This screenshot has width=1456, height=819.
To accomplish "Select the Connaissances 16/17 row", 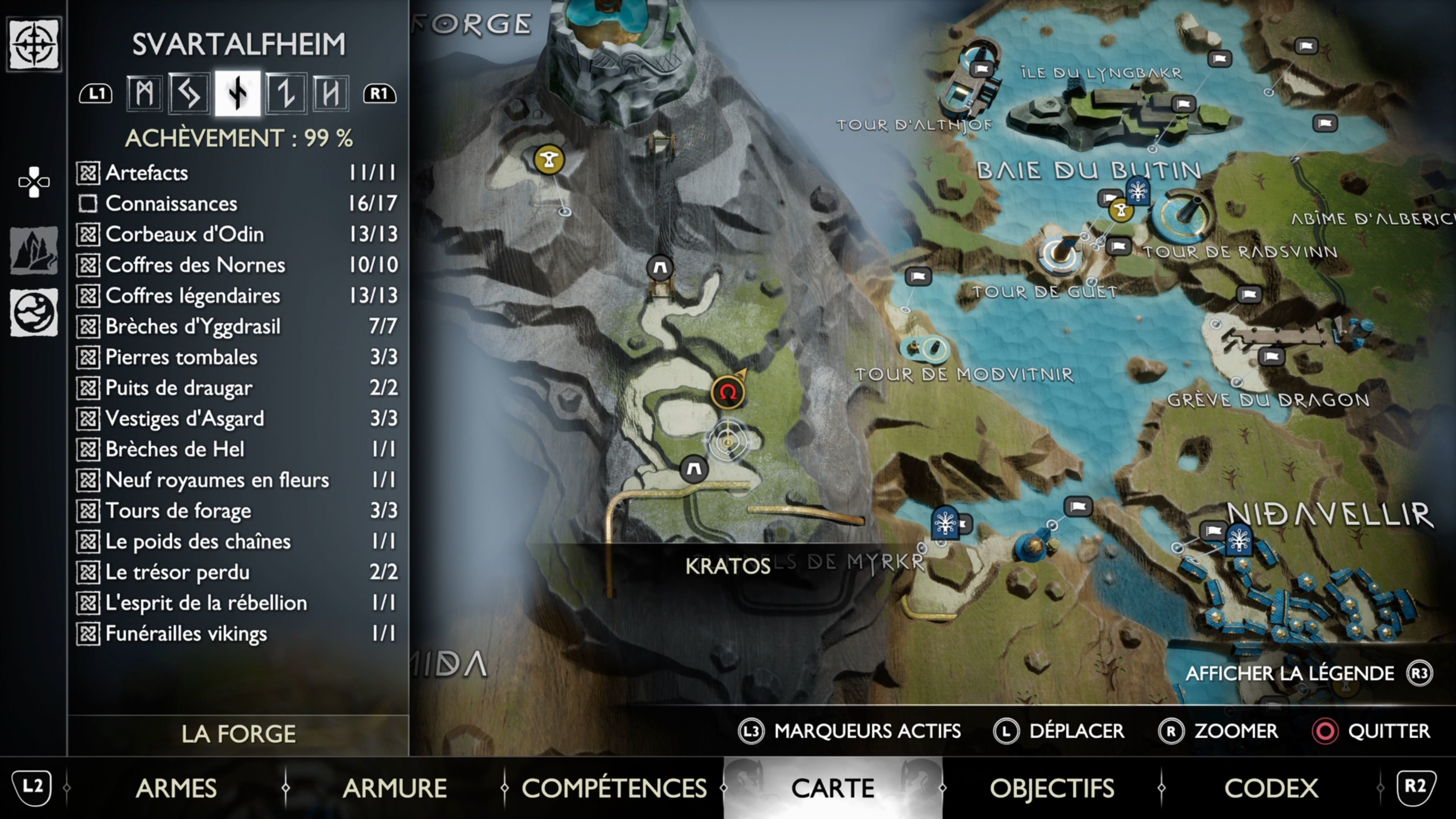I will pyautogui.click(x=237, y=204).
